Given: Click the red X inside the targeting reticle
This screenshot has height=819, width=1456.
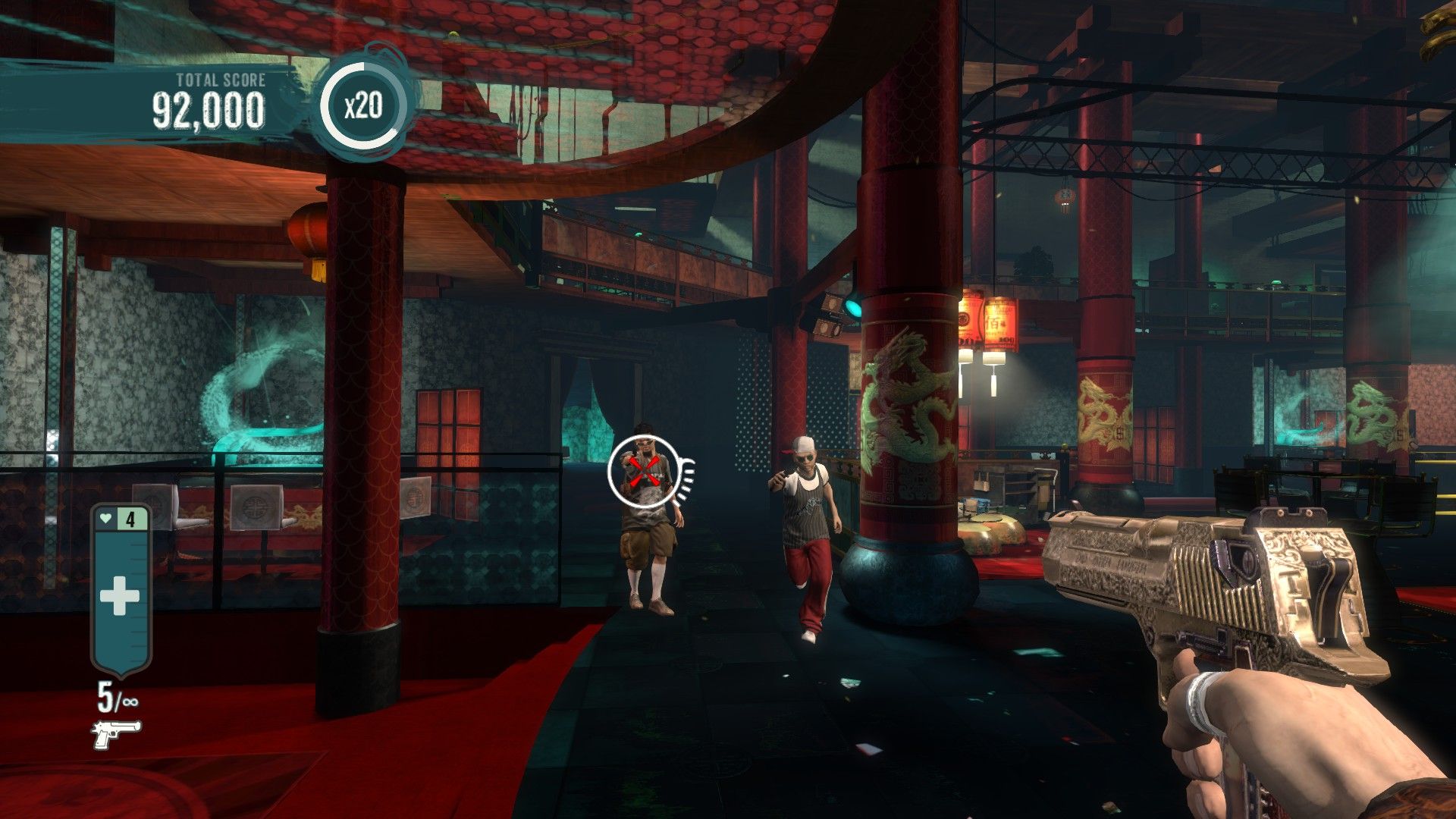Looking at the screenshot, I should click(644, 472).
